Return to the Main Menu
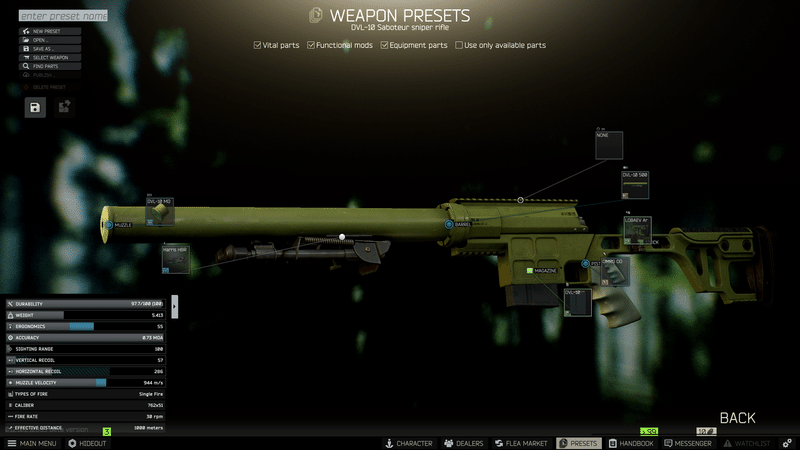Image resolution: width=800 pixels, height=450 pixels. click(32, 443)
